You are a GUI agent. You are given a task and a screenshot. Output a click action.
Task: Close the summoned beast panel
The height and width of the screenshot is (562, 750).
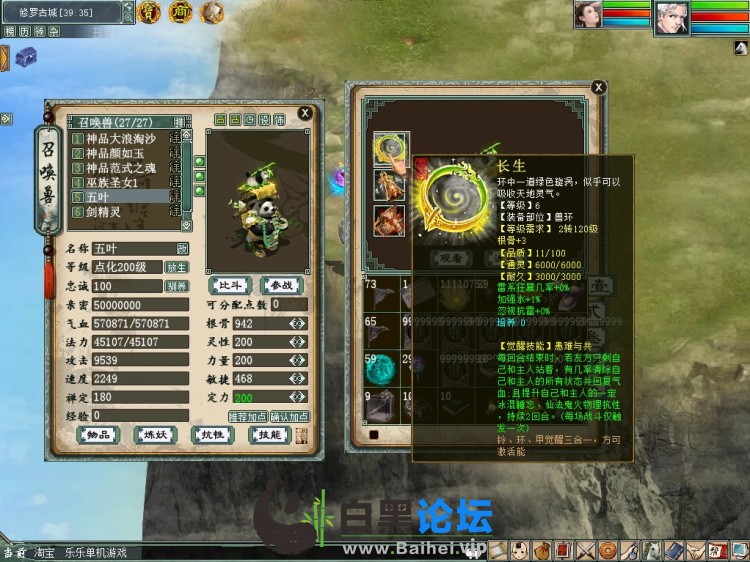point(304,115)
